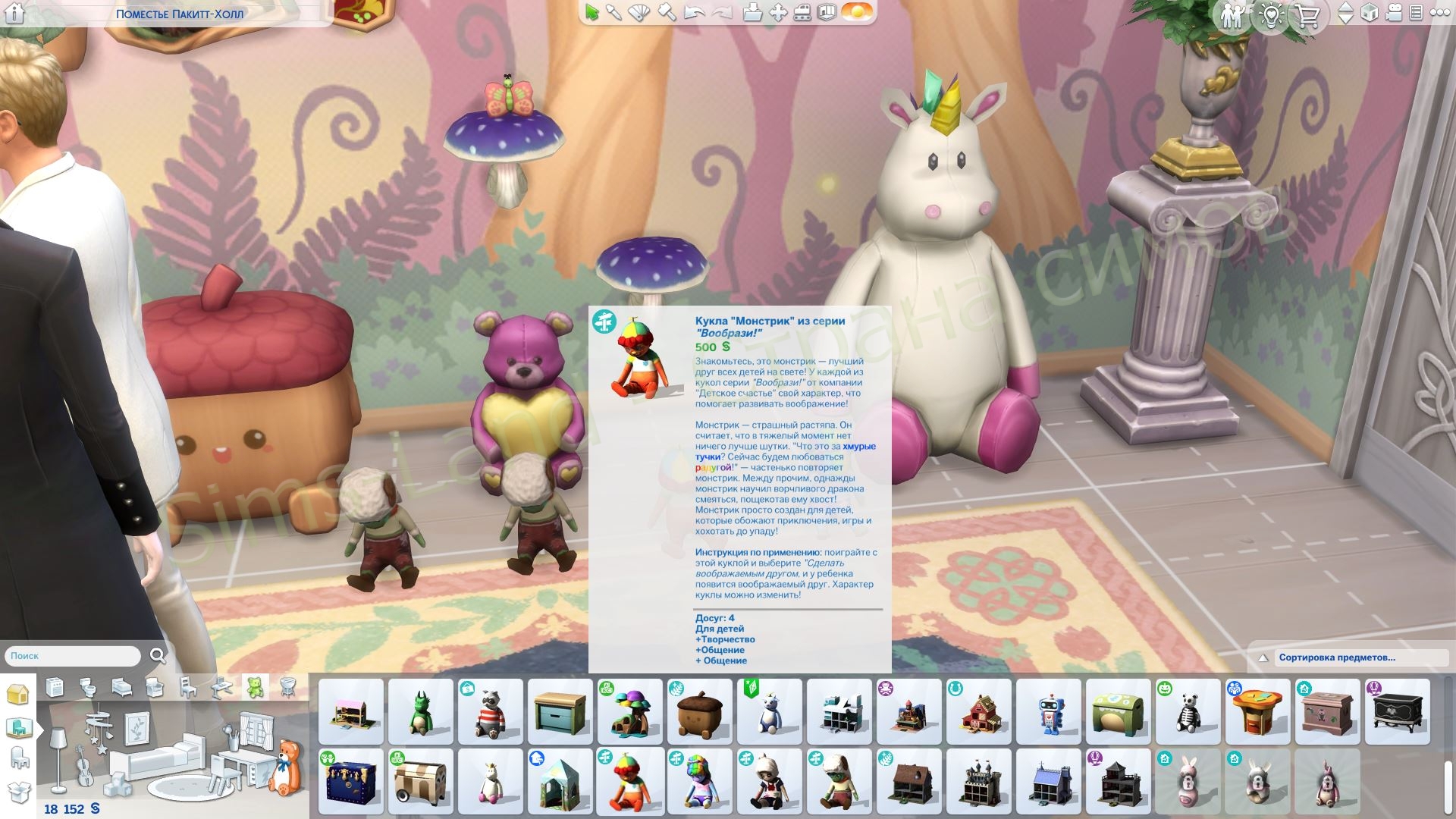The width and height of the screenshot is (1456, 819).
Task: Select the dark blue treasure chest toy box
Action: pos(350,782)
